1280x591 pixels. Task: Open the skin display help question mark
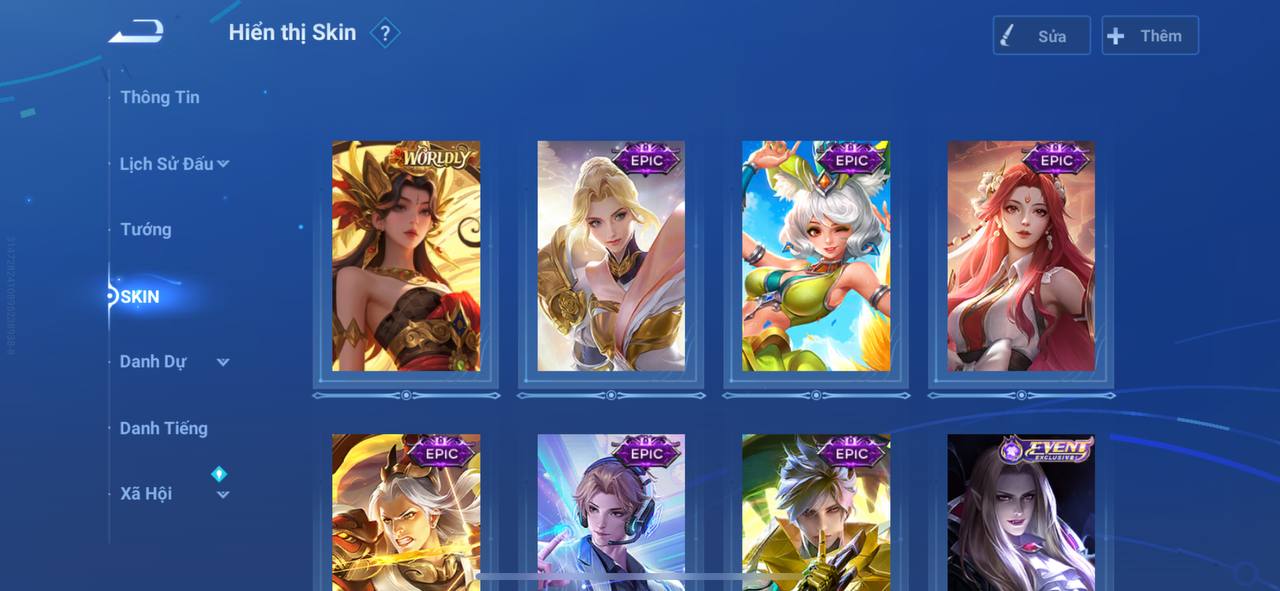pos(385,33)
